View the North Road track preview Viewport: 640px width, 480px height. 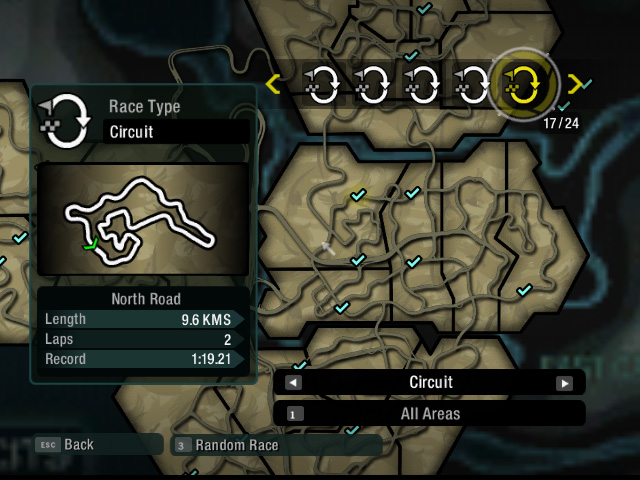click(140, 220)
